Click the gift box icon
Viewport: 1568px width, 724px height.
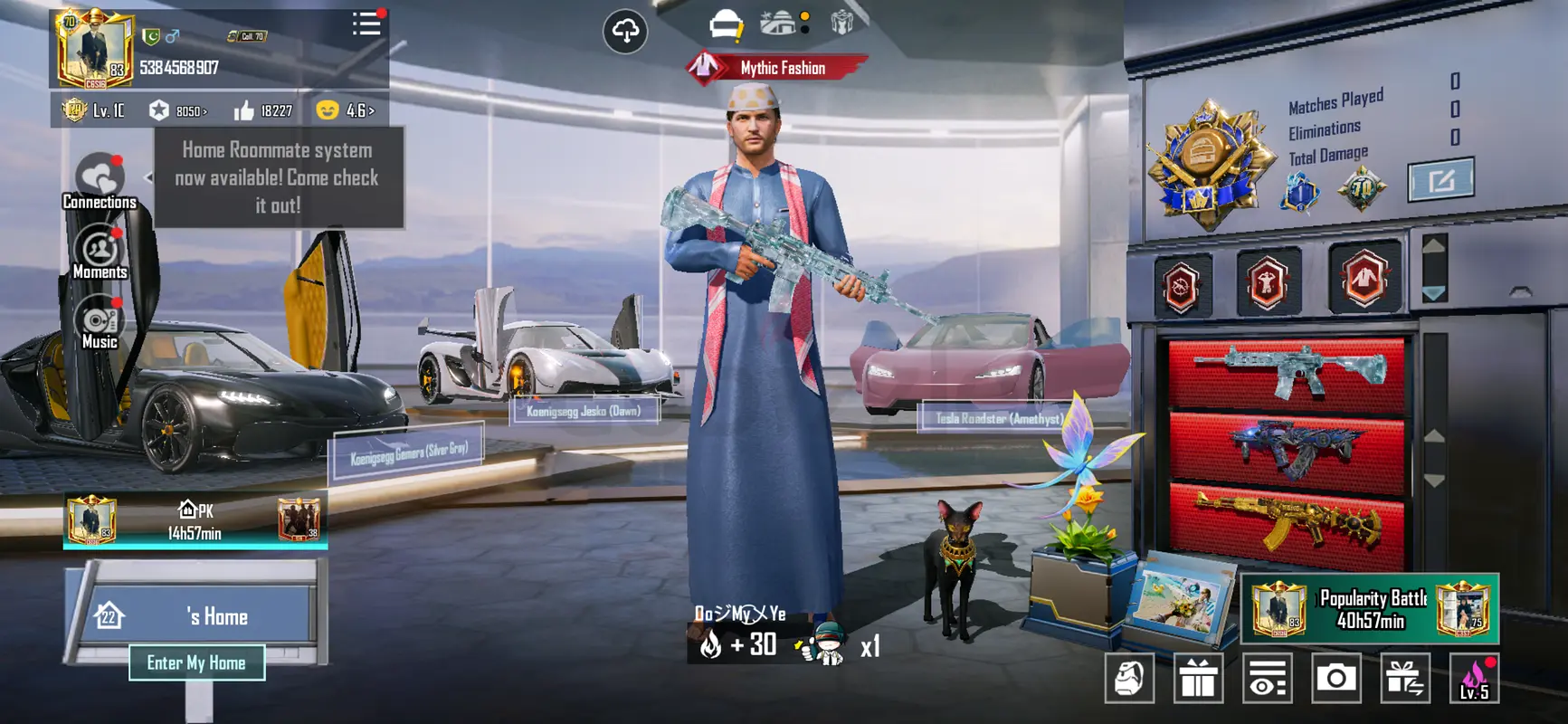(1198, 678)
